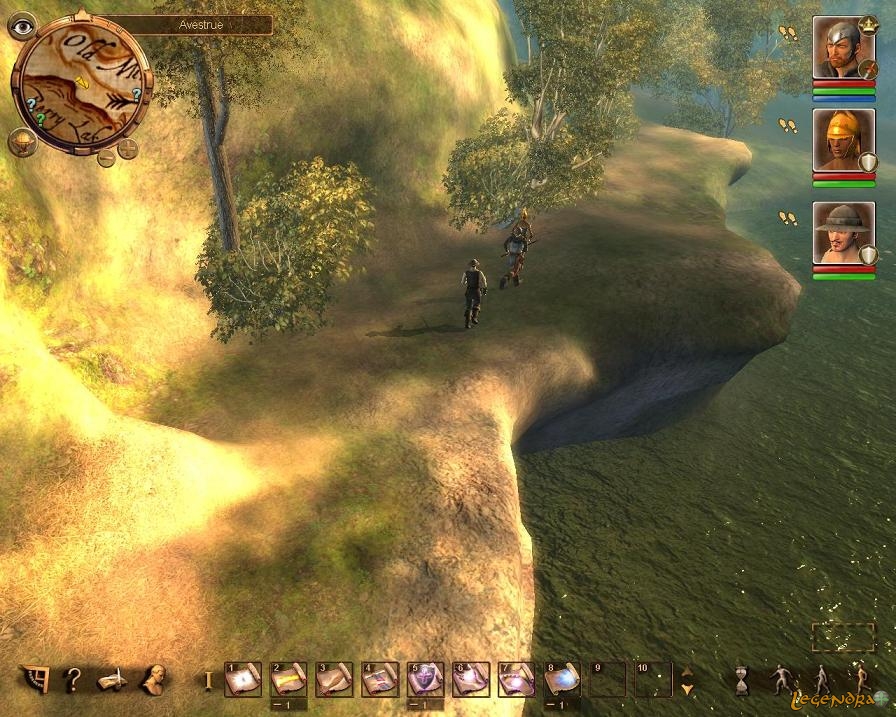
Task: Open the character head profile icon
Action: pos(154,680)
